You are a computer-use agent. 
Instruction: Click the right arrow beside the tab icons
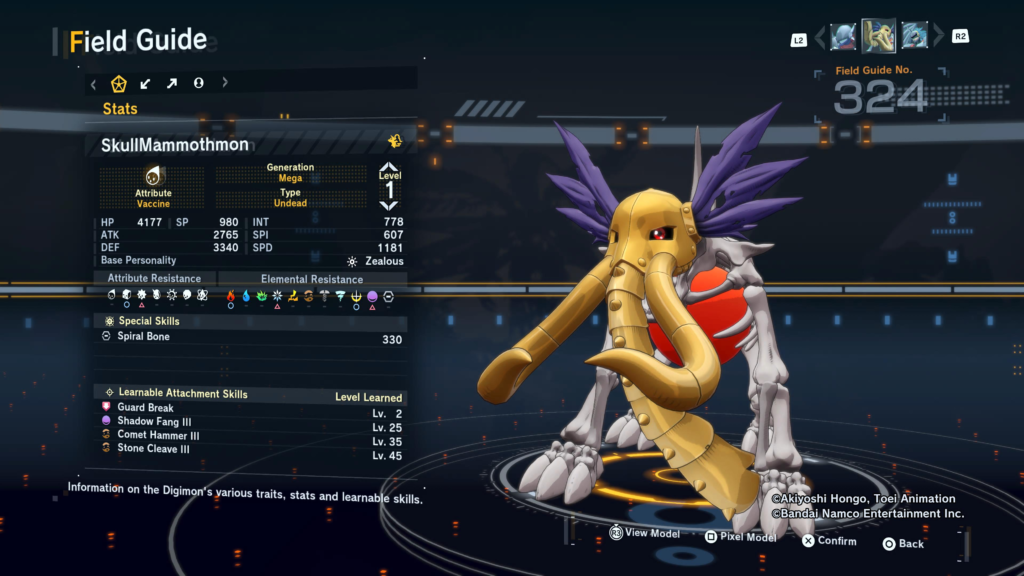(225, 83)
